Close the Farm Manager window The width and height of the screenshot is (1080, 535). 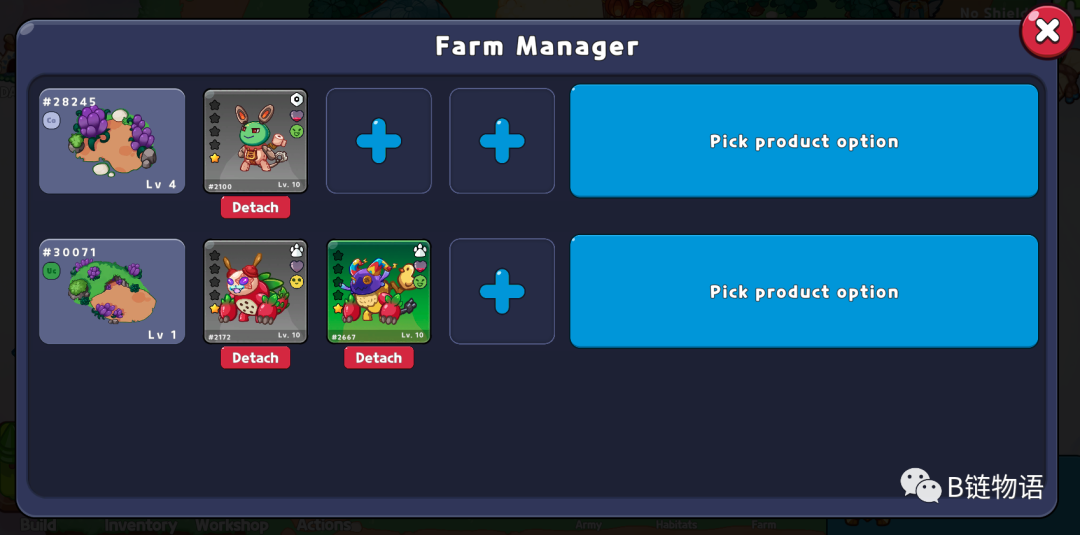click(1046, 32)
